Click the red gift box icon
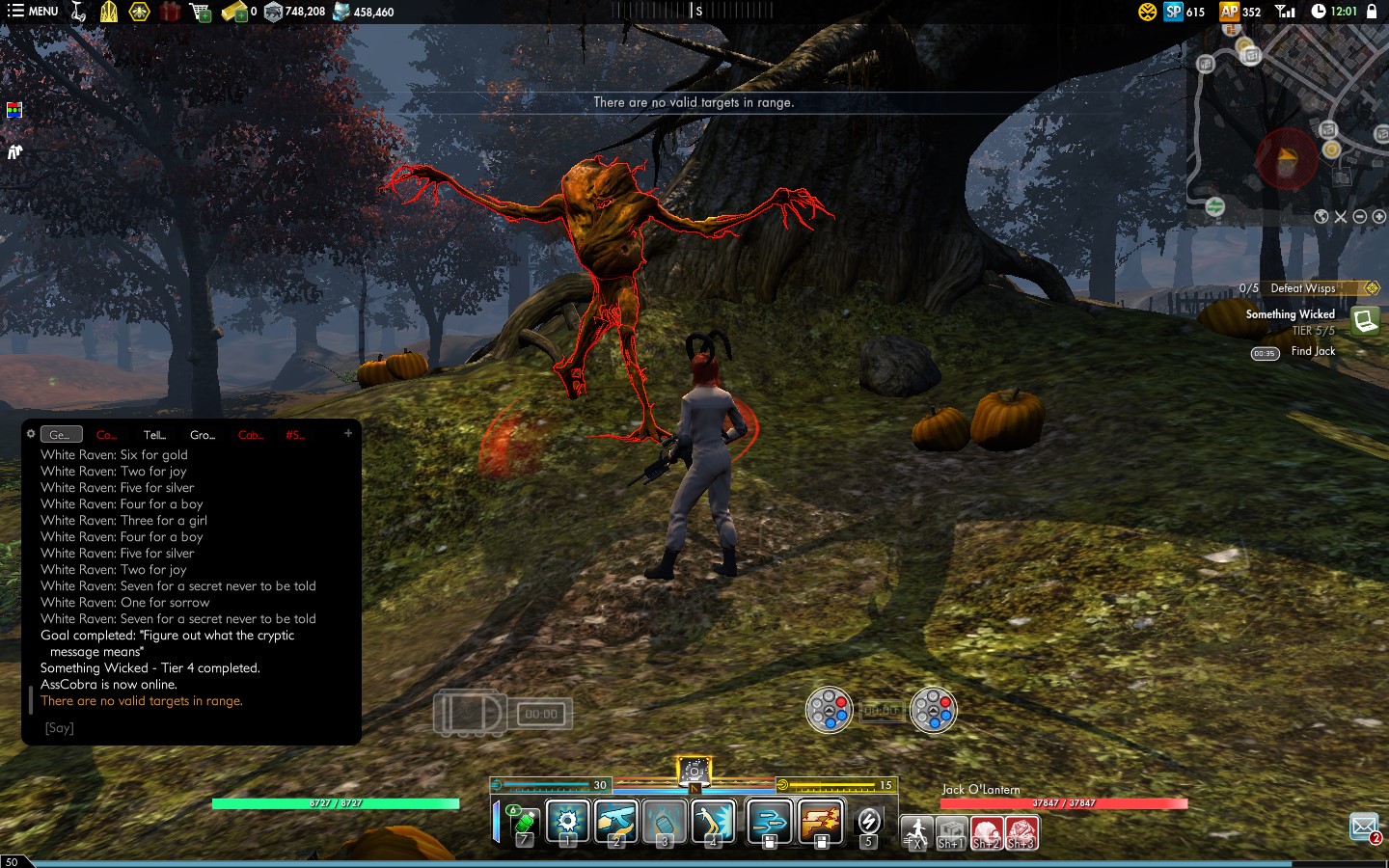The image size is (1389, 868). pyautogui.click(x=170, y=12)
